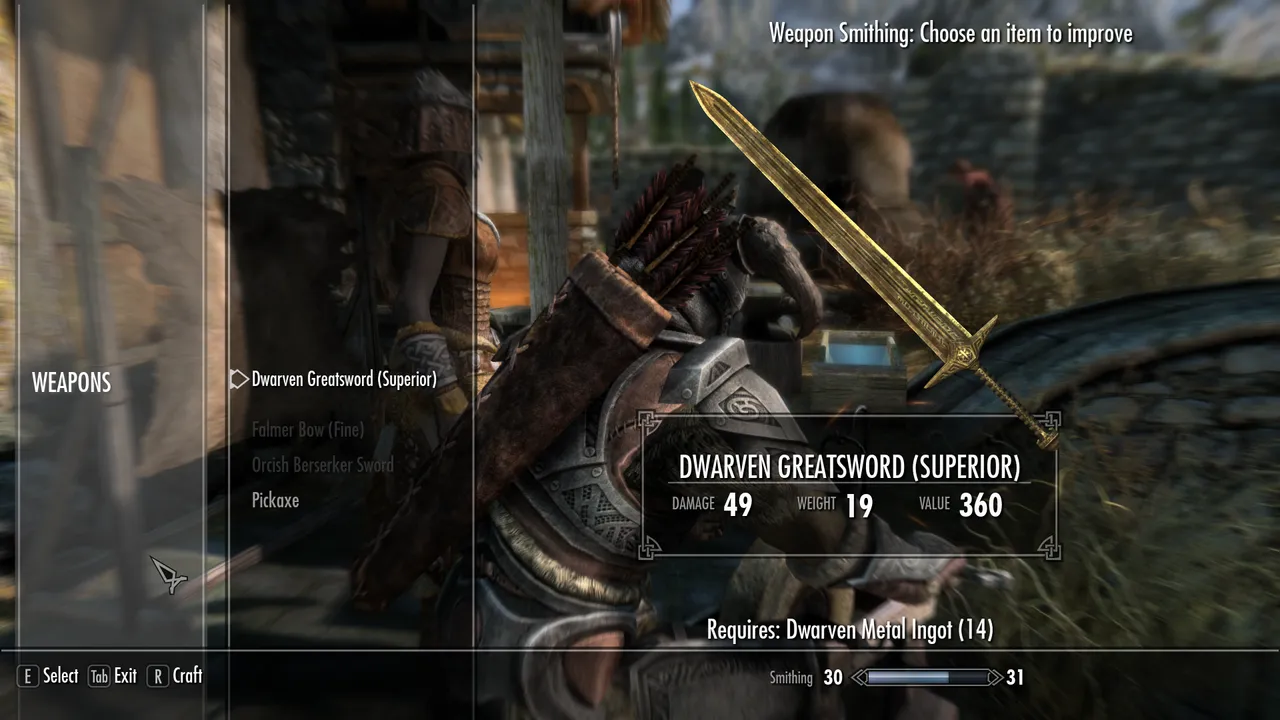Click the top-left ornament of the item panel
1280x720 pixels.
coord(648,420)
